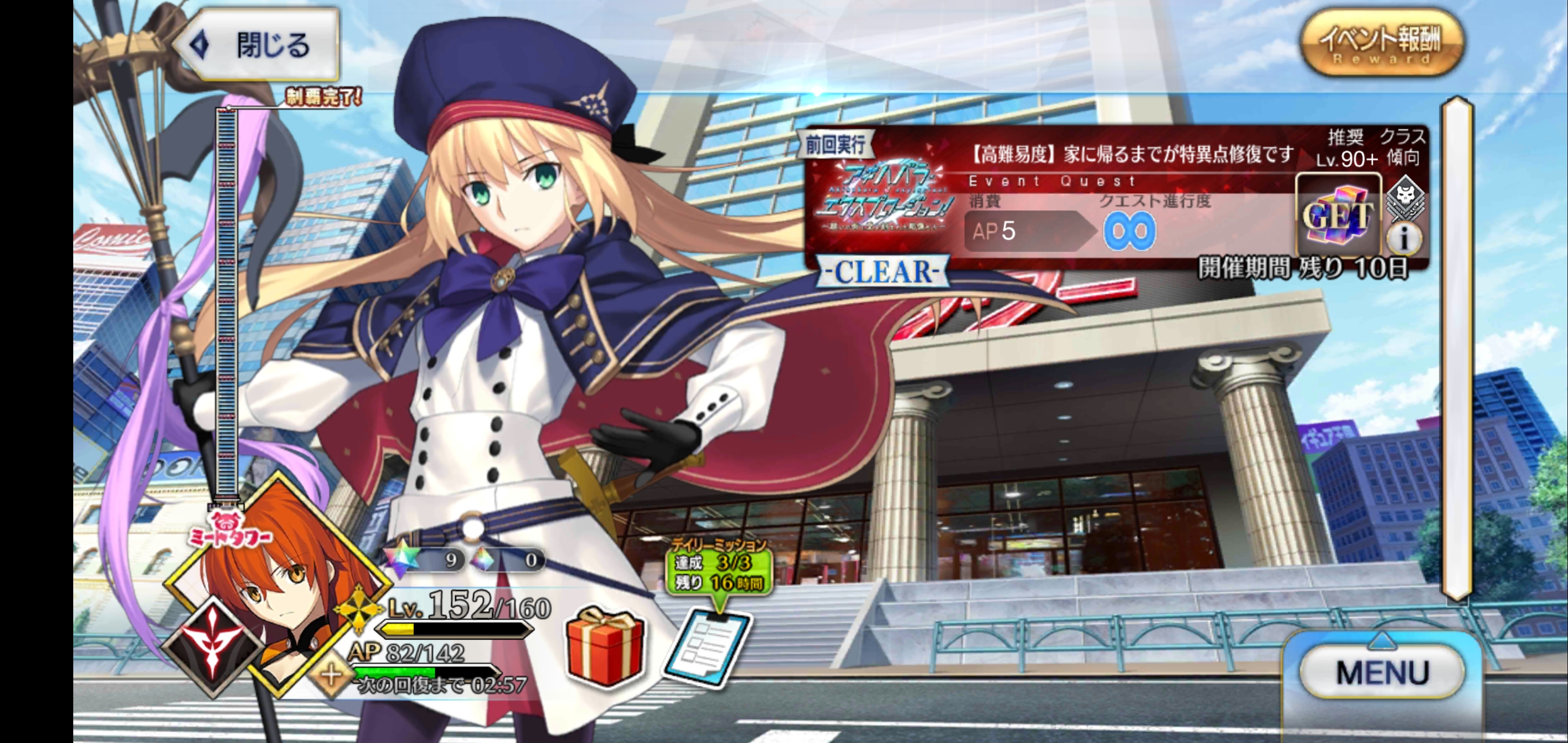Tap the Saint Quartz counter
Screen dimensions: 1568x743
click(x=426, y=559)
